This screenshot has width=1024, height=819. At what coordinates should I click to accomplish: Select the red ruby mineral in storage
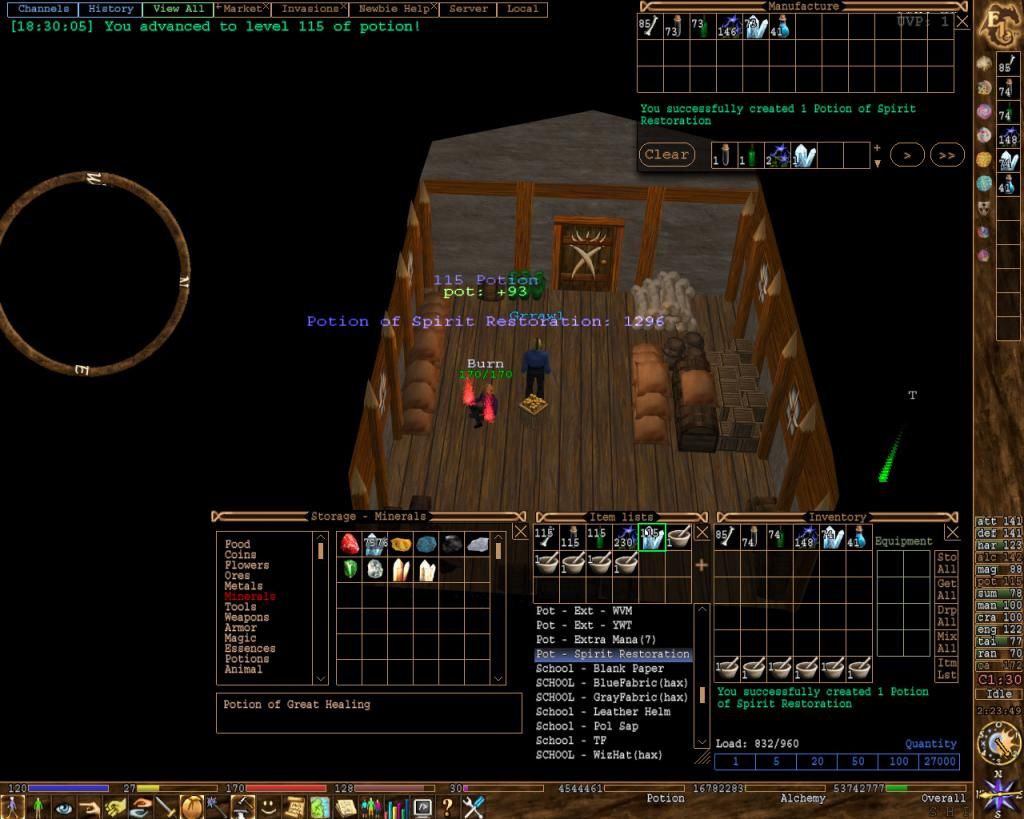point(349,544)
